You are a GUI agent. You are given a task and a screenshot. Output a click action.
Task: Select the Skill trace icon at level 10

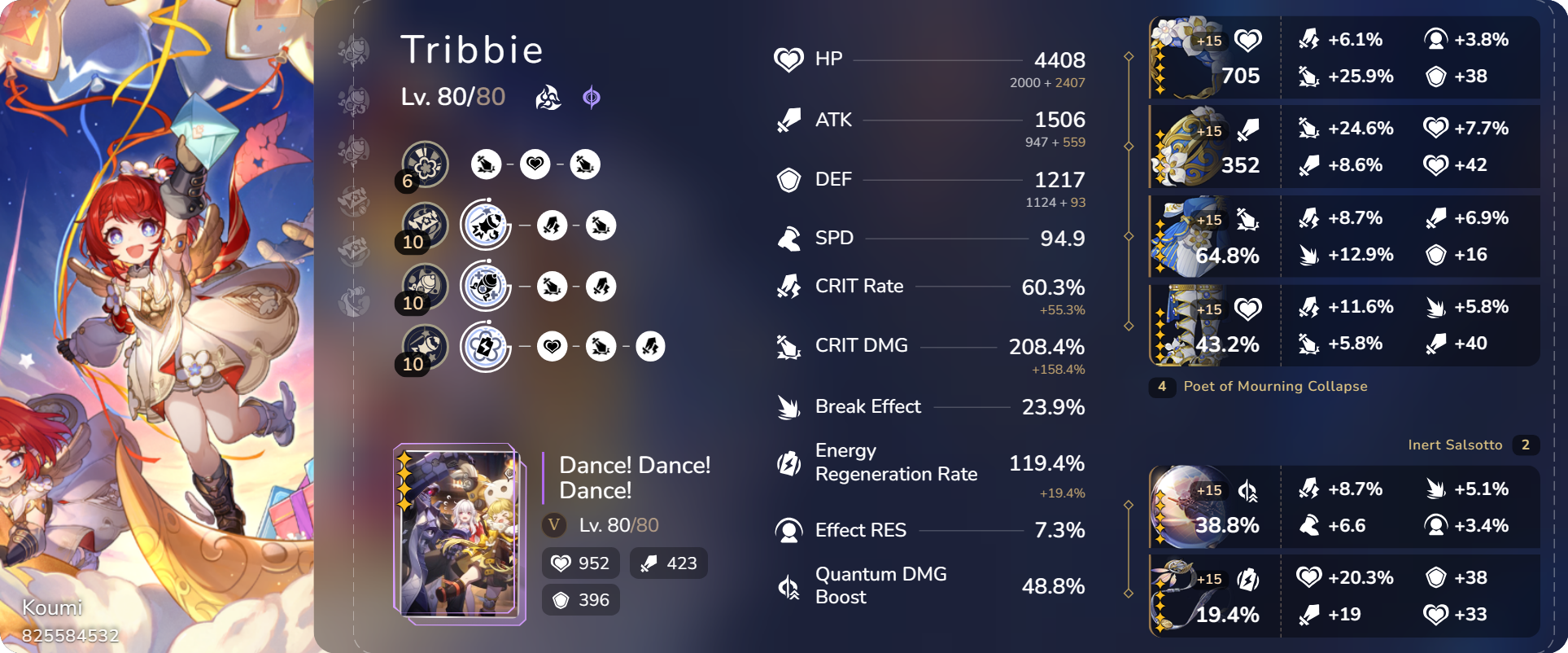pos(424,225)
